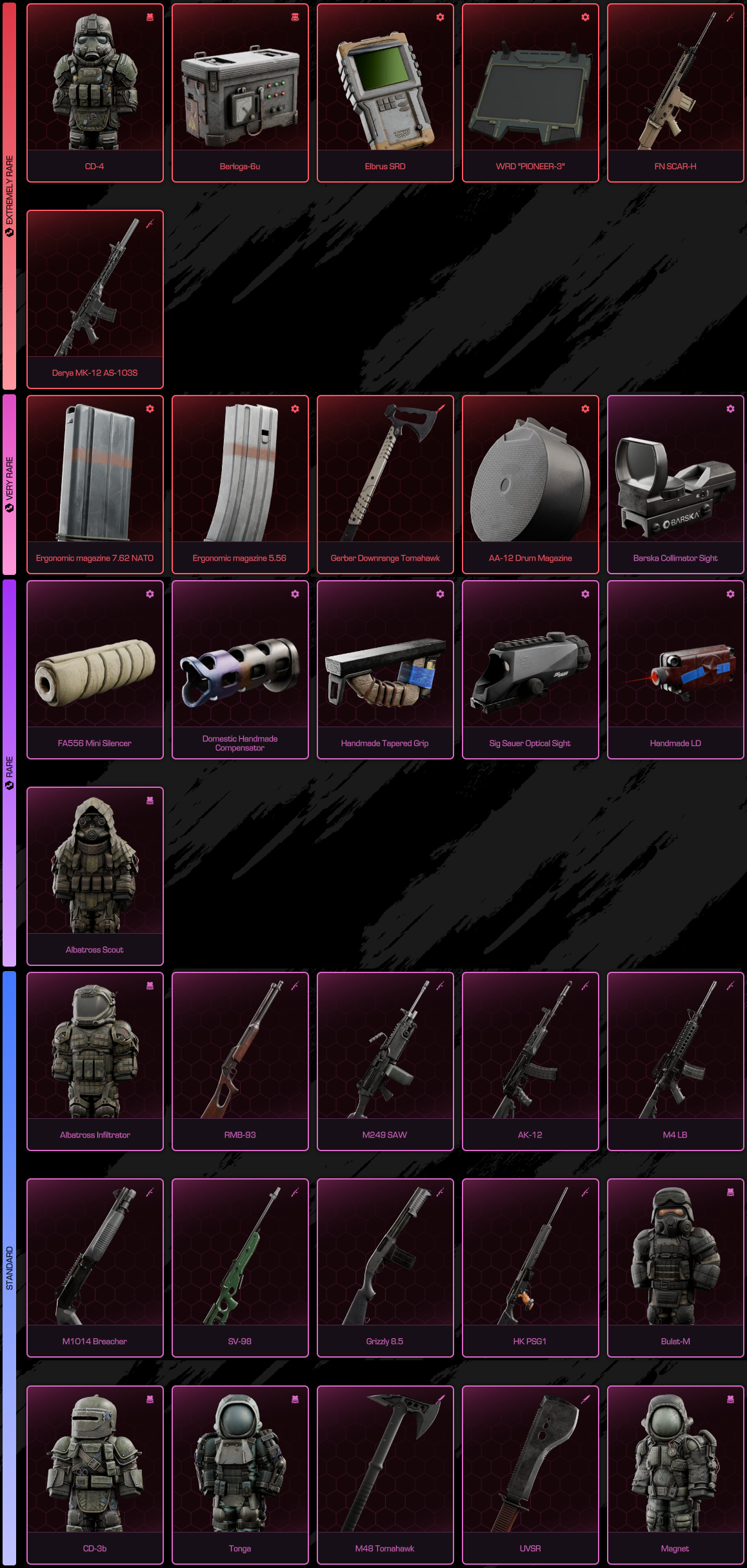Open the Barska Collimator Sight card
This screenshot has width=747, height=1568.
(x=675, y=485)
